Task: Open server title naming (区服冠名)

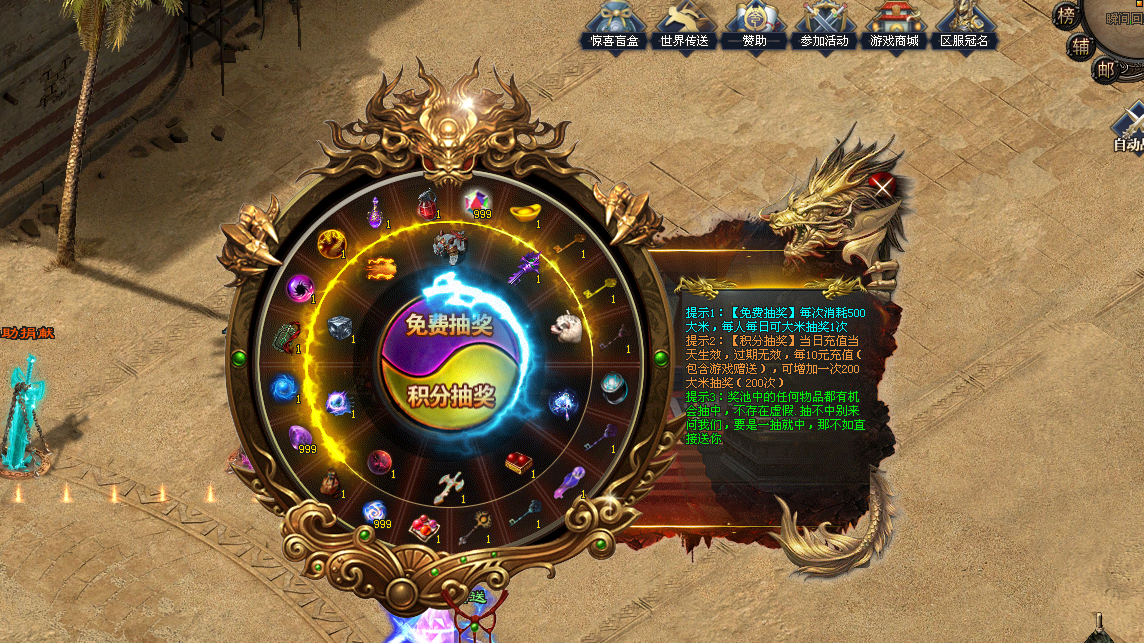Action: tap(964, 25)
